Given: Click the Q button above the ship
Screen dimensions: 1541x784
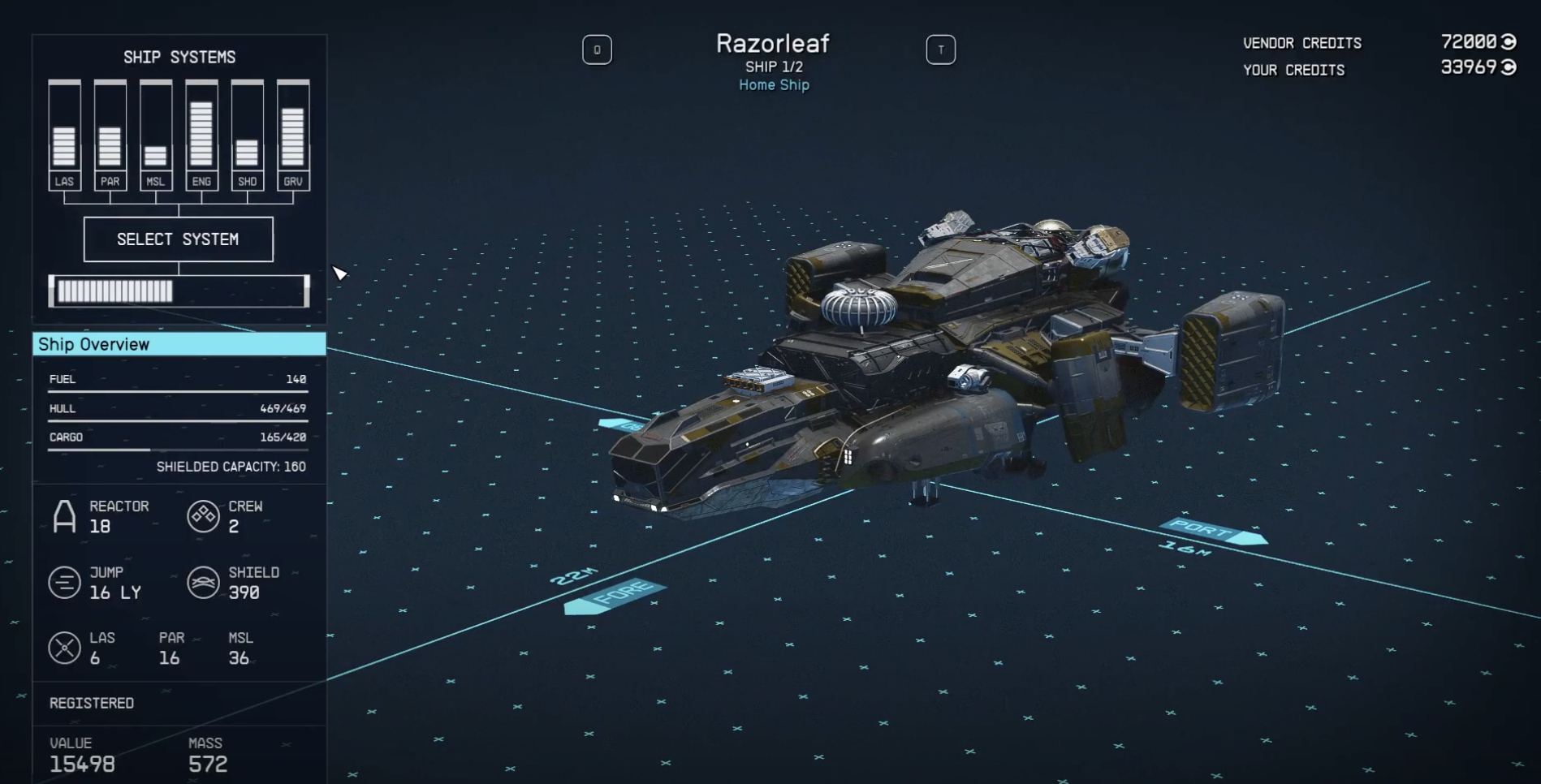Looking at the screenshot, I should [x=598, y=50].
